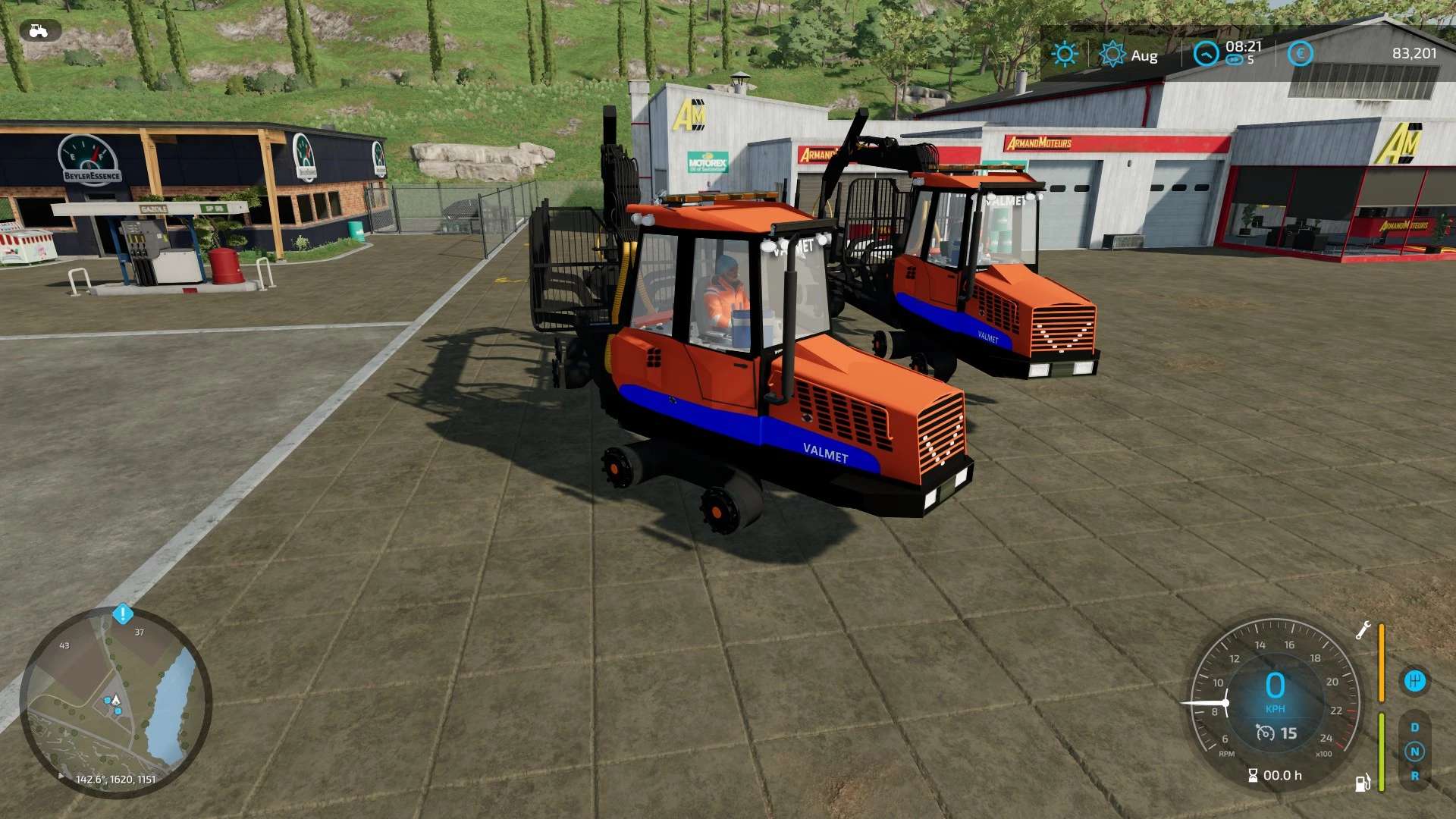
Task: Select the current weather sun icon
Action: click(1065, 54)
